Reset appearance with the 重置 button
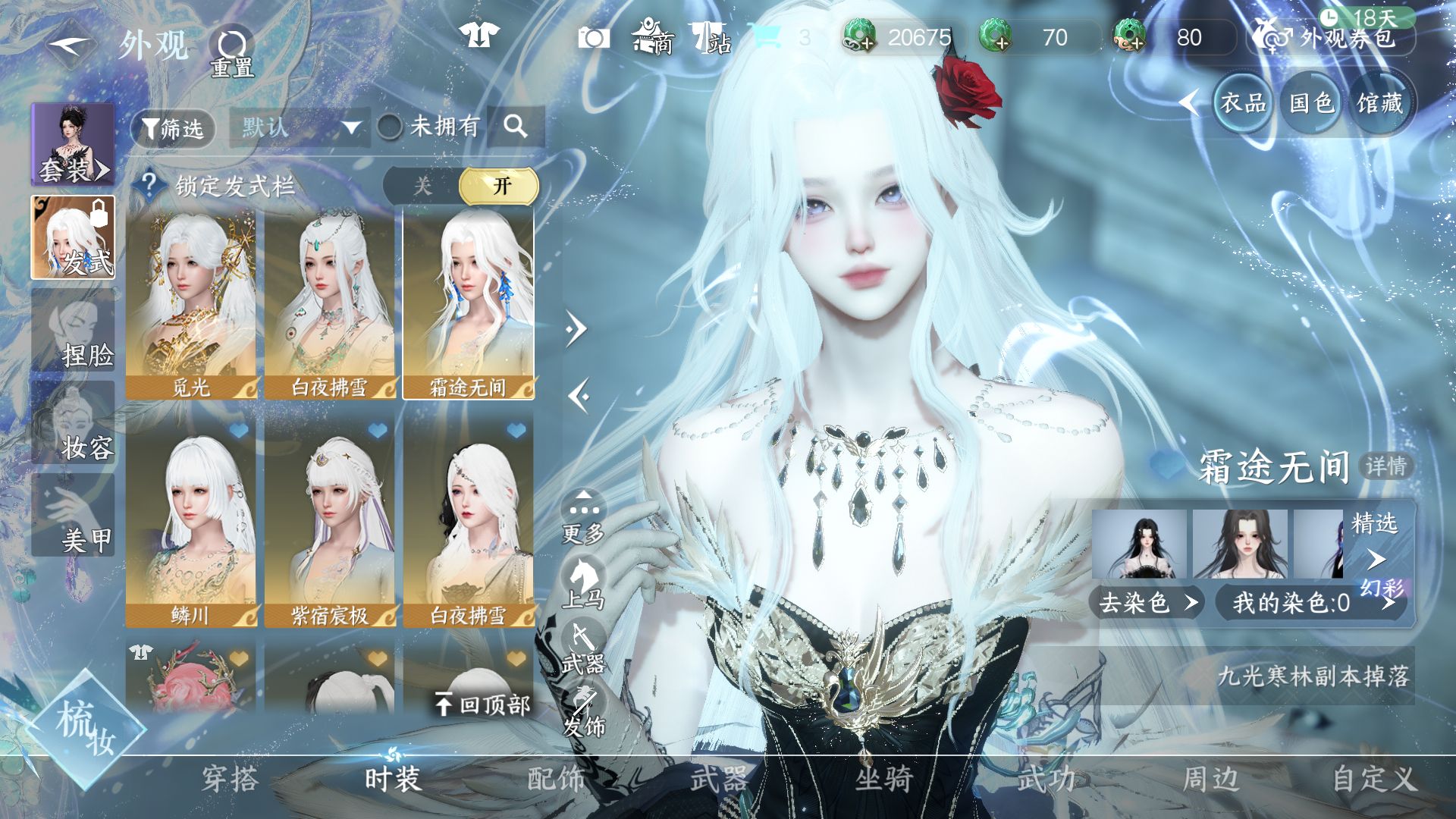This screenshot has height=819, width=1456. [x=232, y=53]
